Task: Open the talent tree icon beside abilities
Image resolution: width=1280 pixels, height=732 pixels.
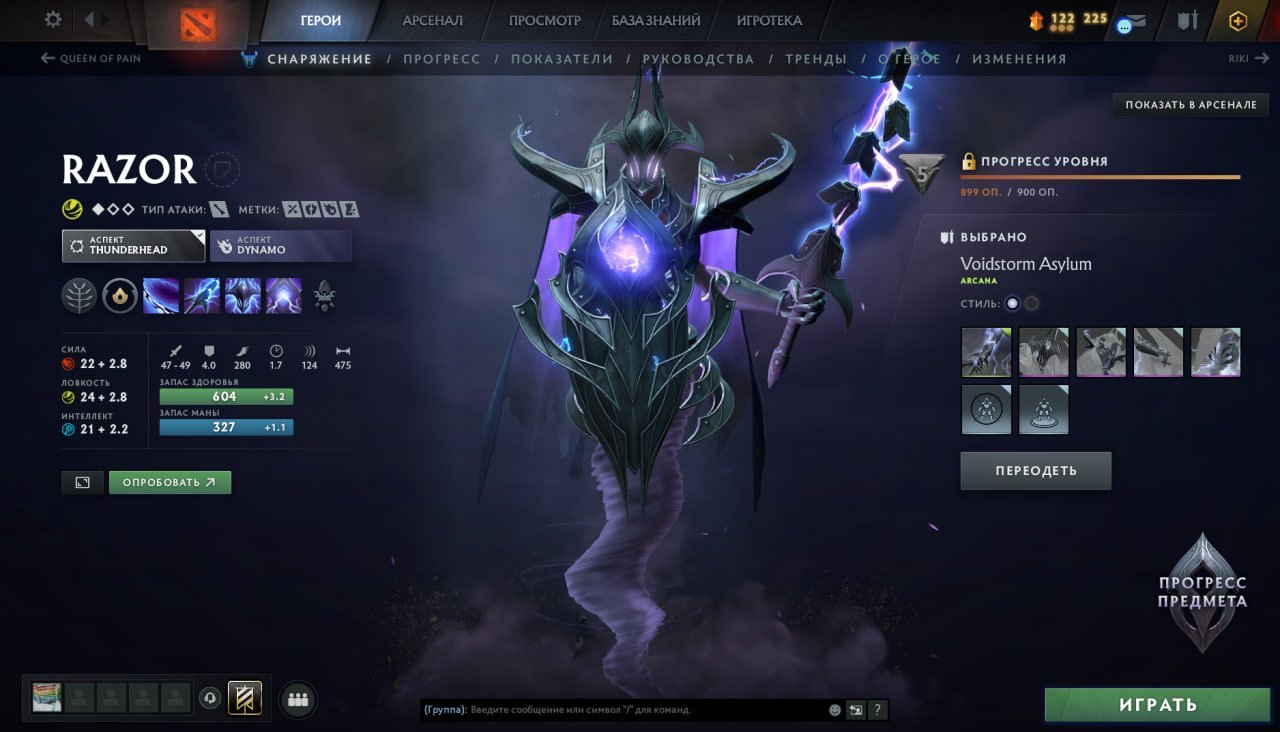Action: coord(80,295)
